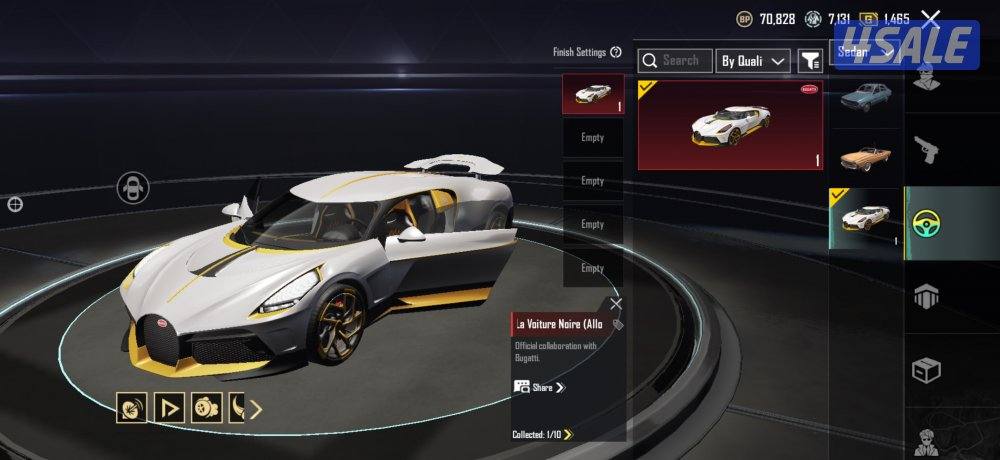
Task: Close the inventory with the top X
Action: point(931,18)
